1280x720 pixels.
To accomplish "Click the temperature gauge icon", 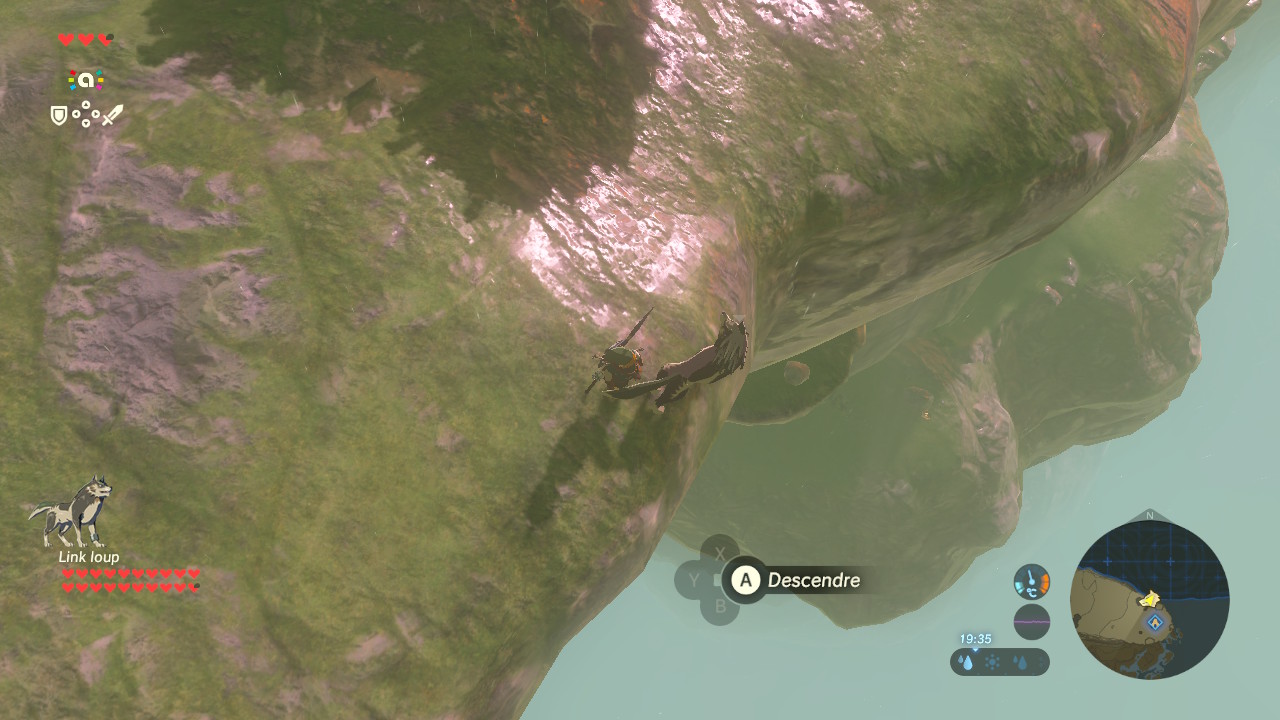I will [1031, 581].
